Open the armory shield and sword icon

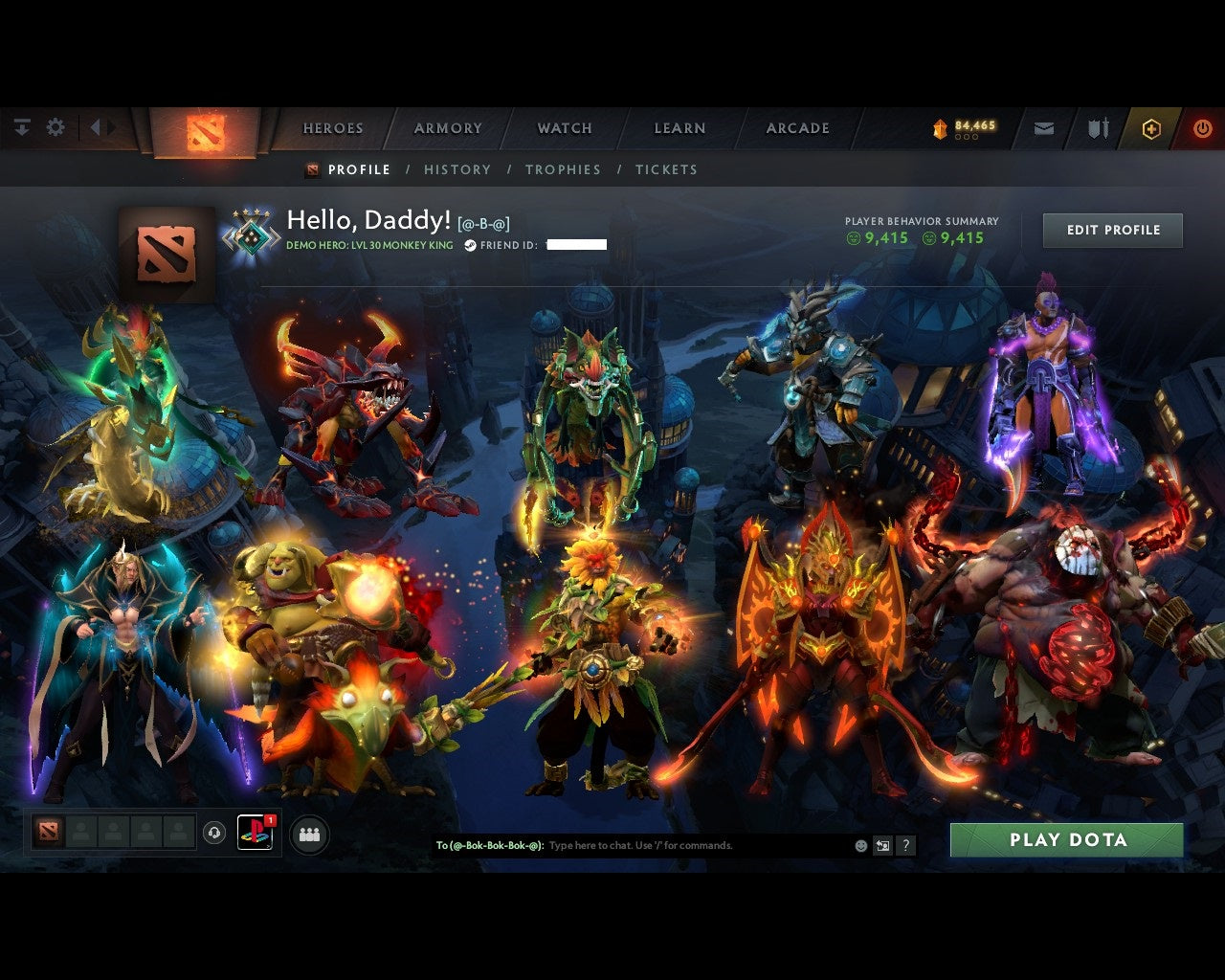[x=1097, y=127]
